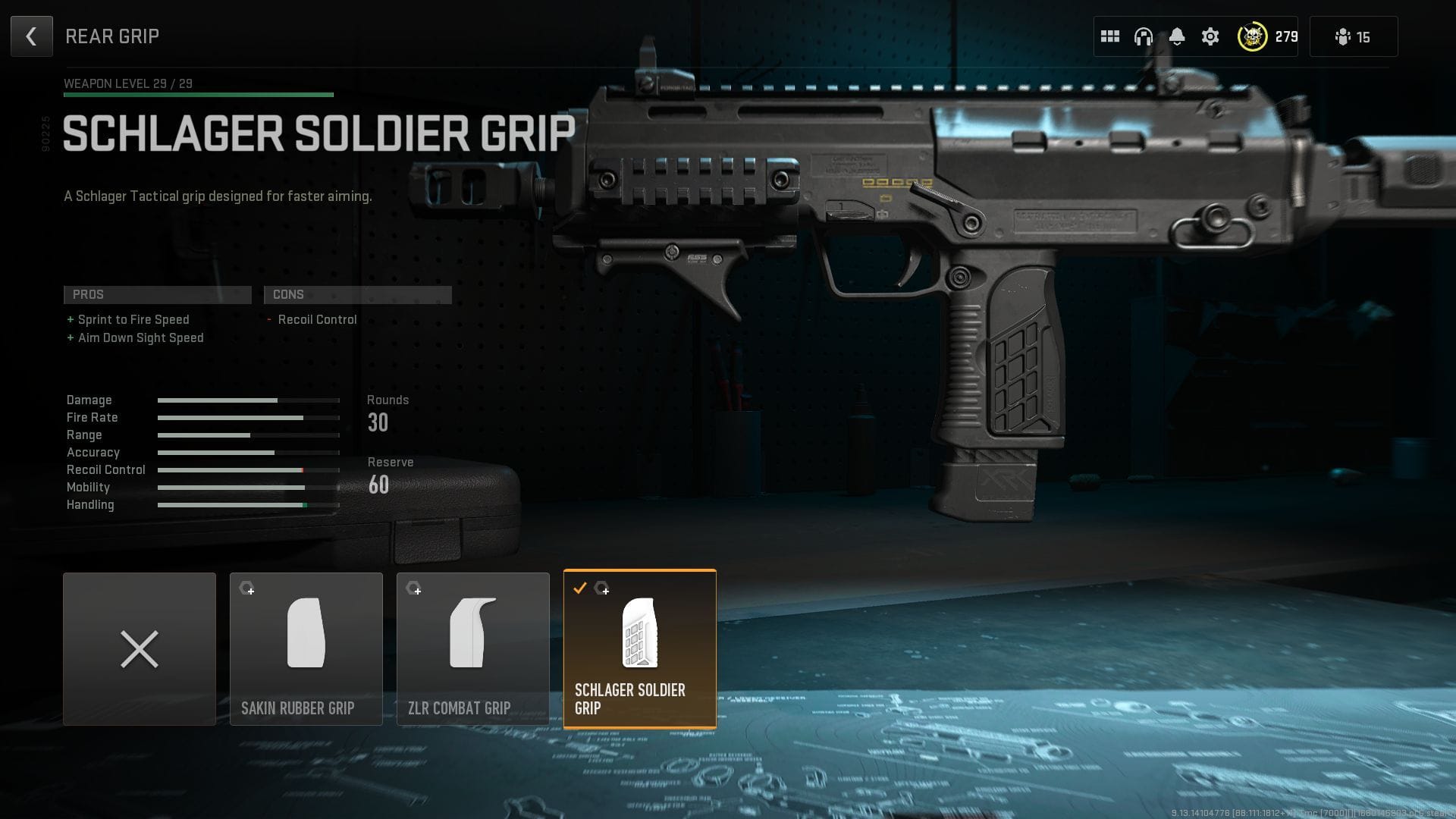Click the Weapon Level 29 progress bar
The height and width of the screenshot is (819, 1456).
(x=197, y=96)
